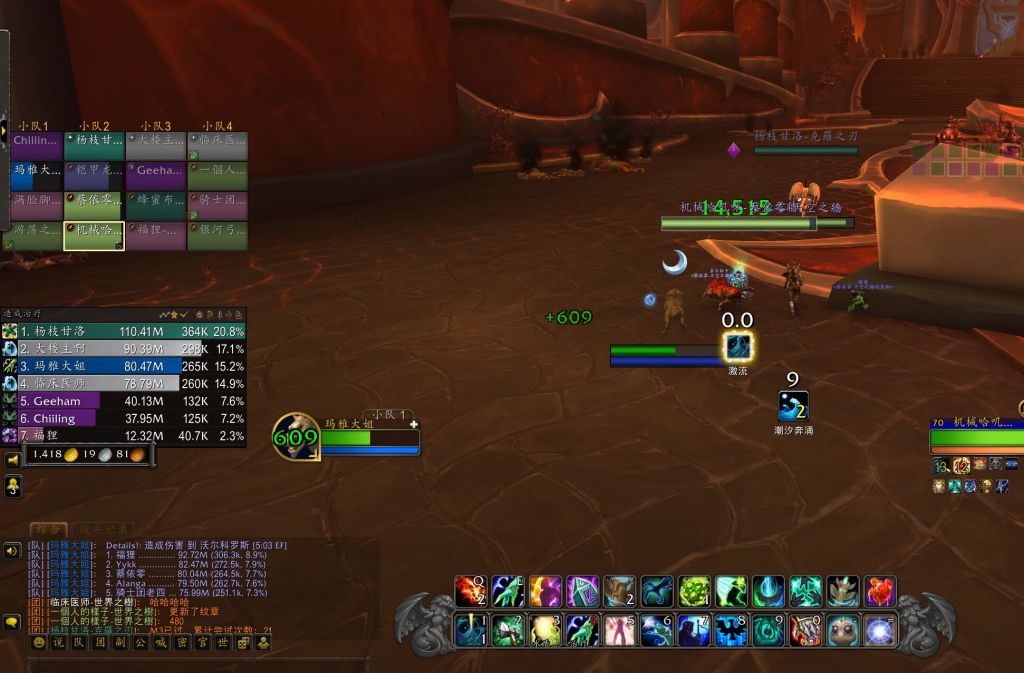Open the yellow speech bubble chat menu

tap(13, 622)
